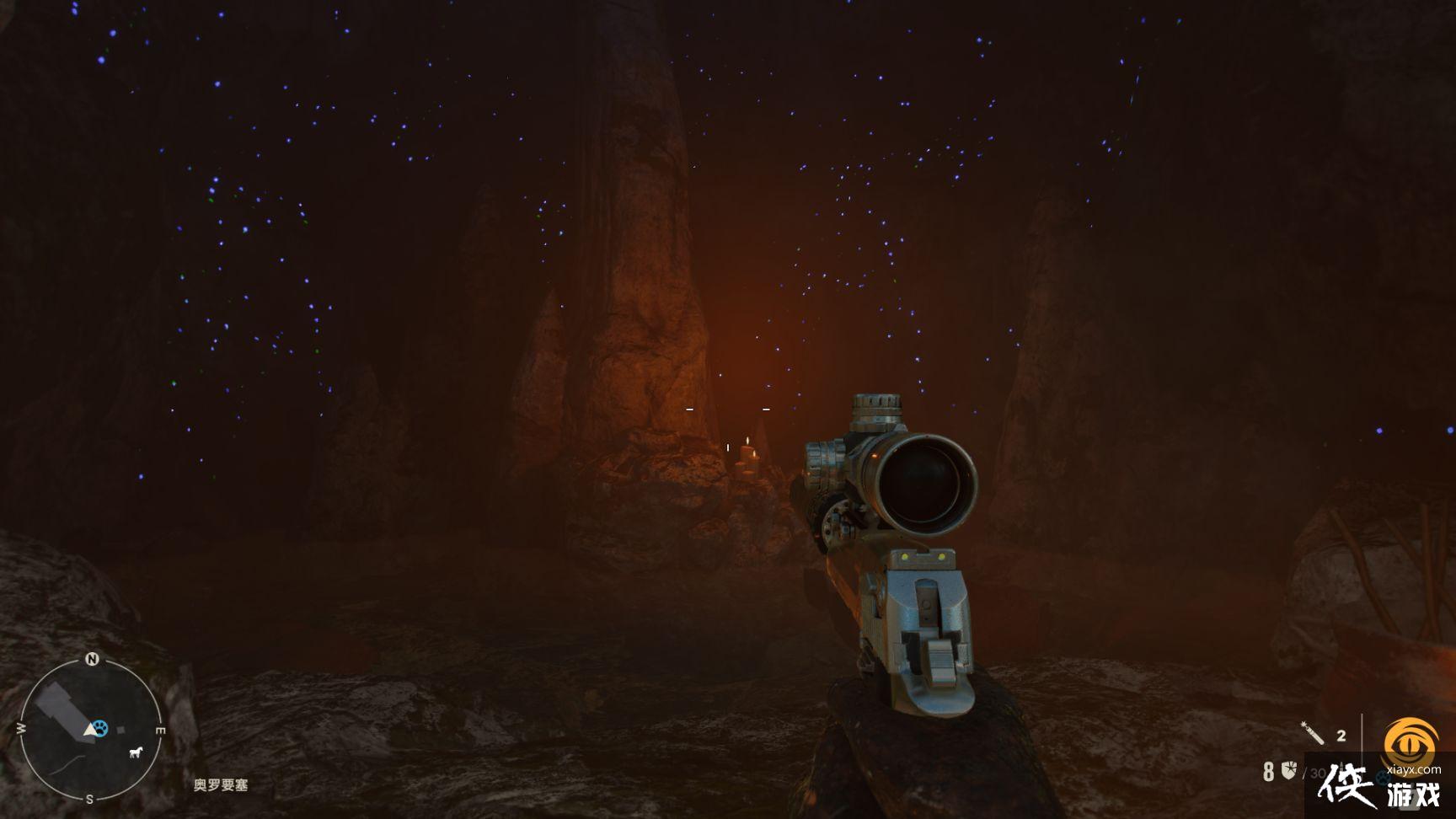This screenshot has height=819, width=1456.
Task: Select the armor-piercing ammo type icon
Action: coord(1289,769)
